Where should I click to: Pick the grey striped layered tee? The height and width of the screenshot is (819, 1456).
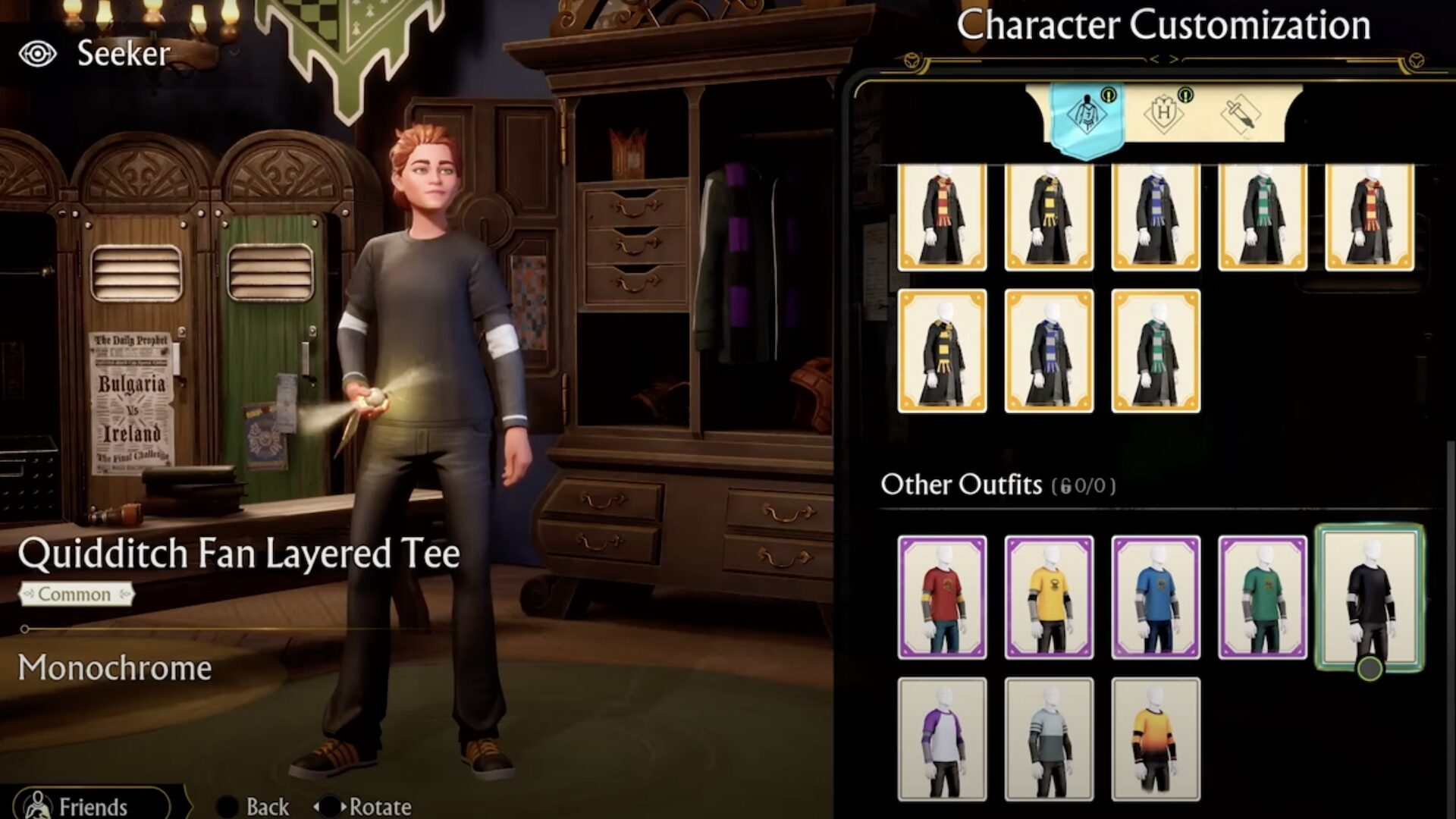point(1049,739)
